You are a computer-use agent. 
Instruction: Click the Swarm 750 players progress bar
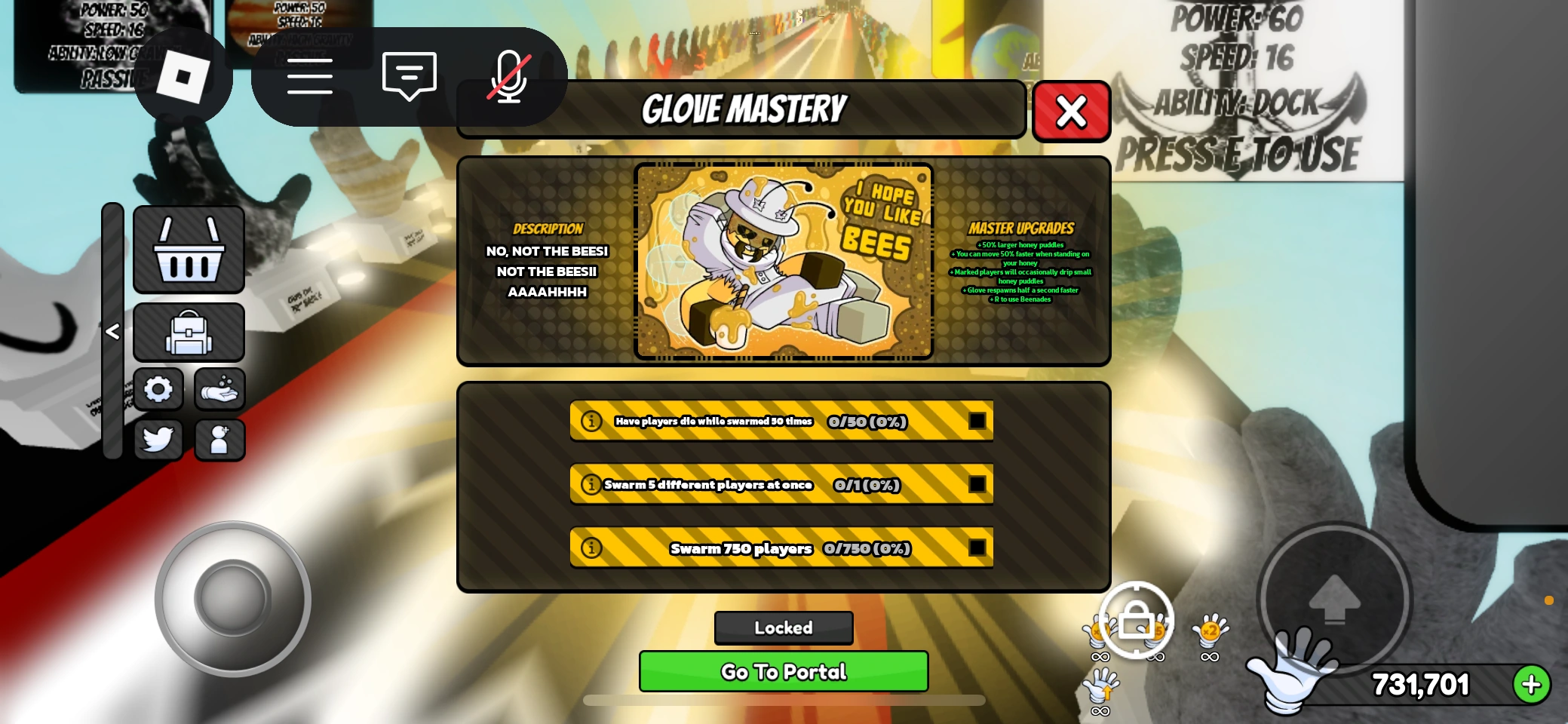[x=781, y=548]
